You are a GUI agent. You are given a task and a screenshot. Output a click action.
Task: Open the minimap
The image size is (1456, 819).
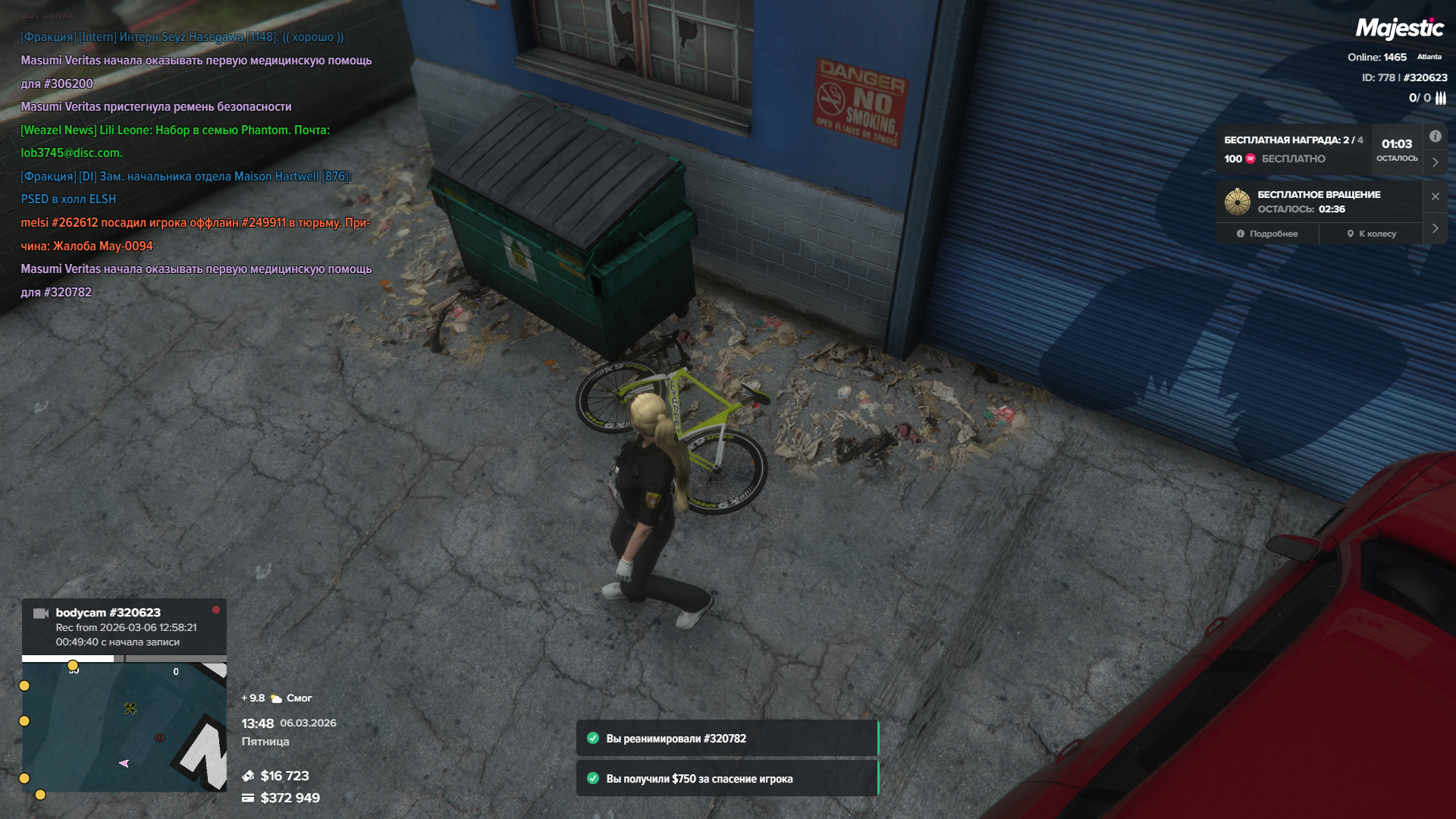pos(124,726)
